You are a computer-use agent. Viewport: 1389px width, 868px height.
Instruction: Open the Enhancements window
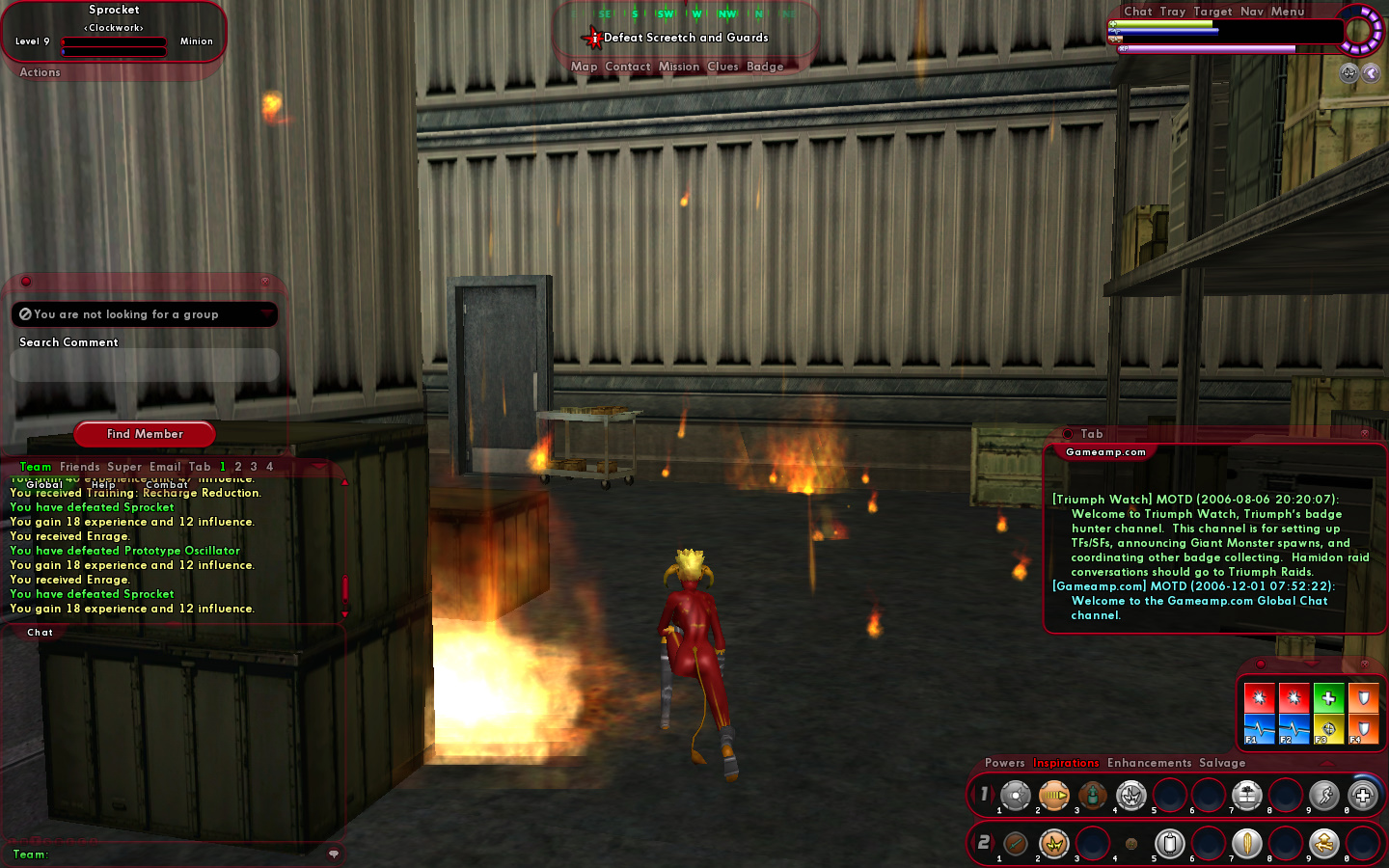click(x=1149, y=763)
